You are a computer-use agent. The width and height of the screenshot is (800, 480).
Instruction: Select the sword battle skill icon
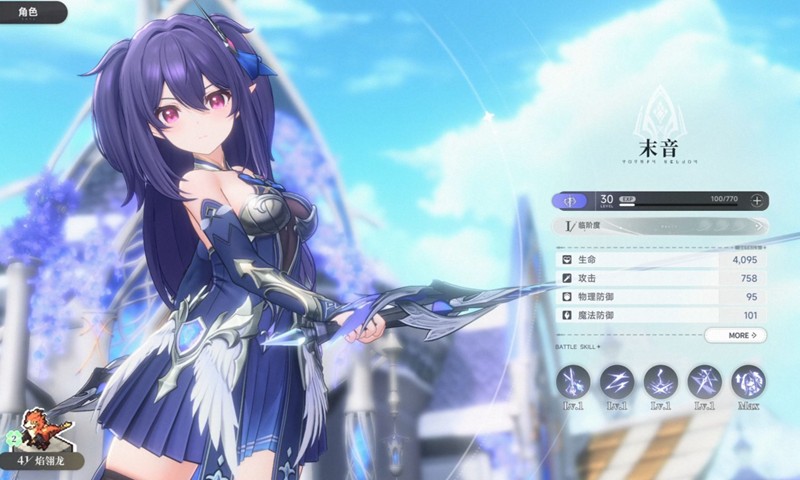[573, 382]
